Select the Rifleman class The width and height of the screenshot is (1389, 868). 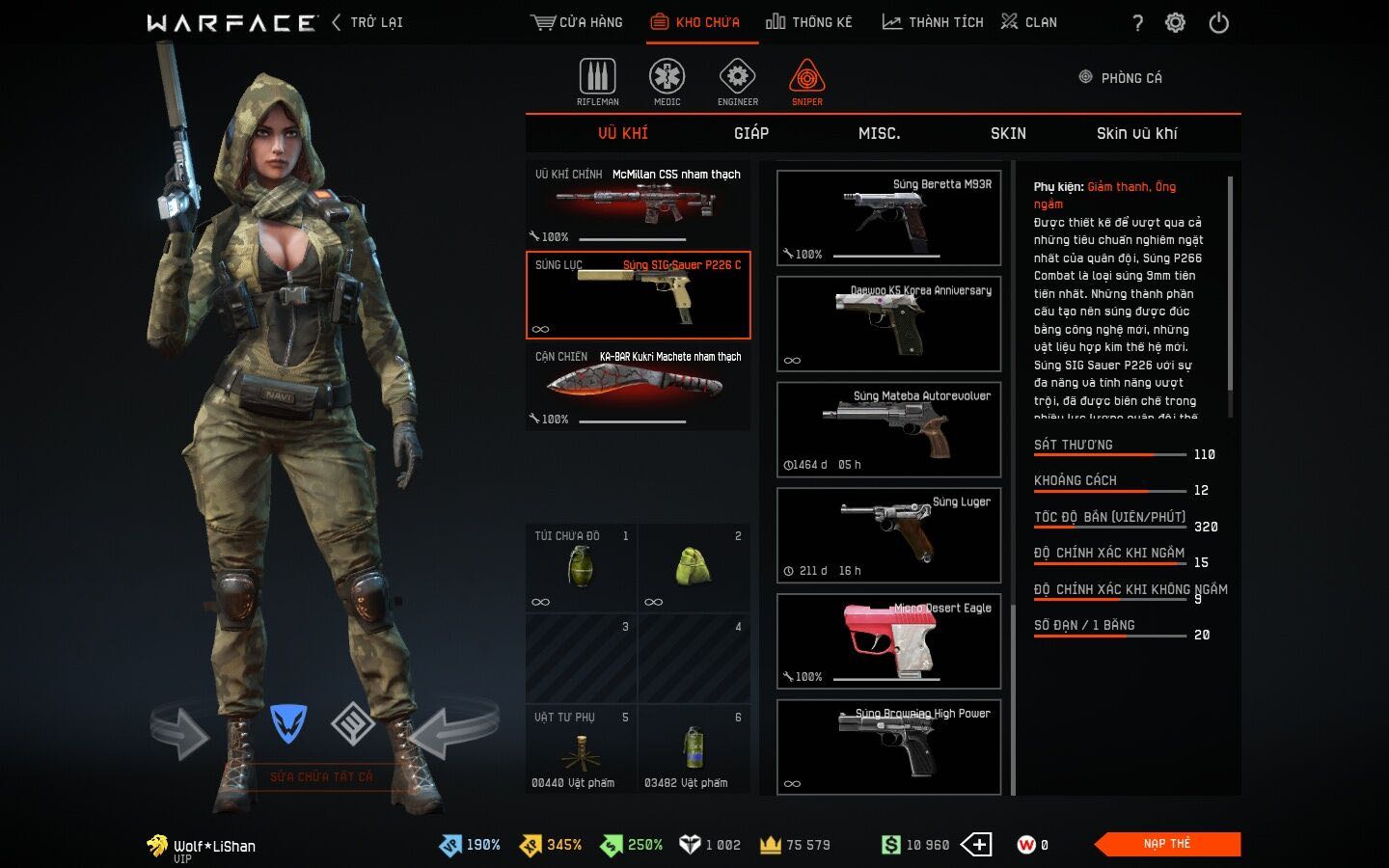pos(598,82)
